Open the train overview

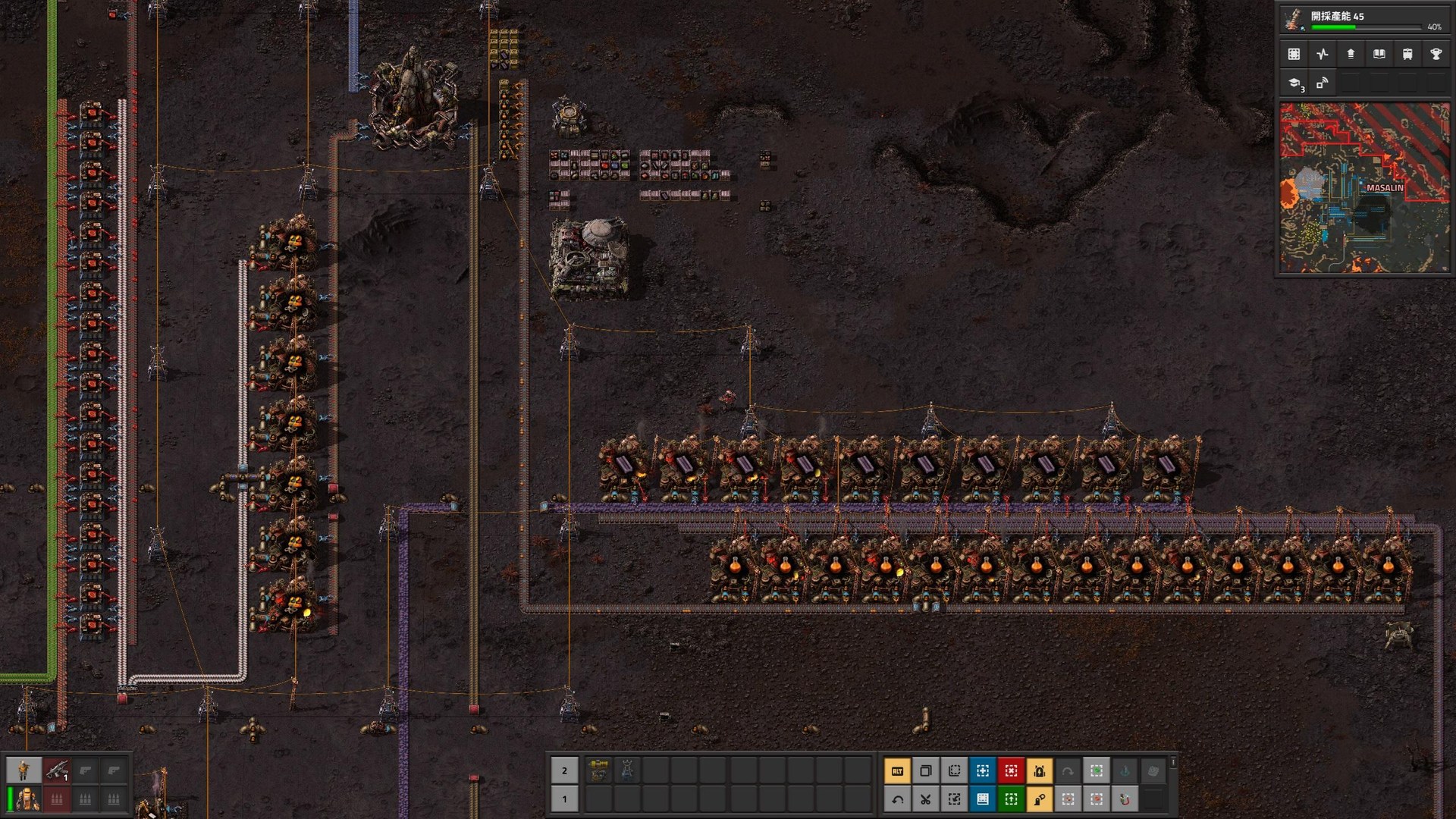pyautogui.click(x=1408, y=54)
